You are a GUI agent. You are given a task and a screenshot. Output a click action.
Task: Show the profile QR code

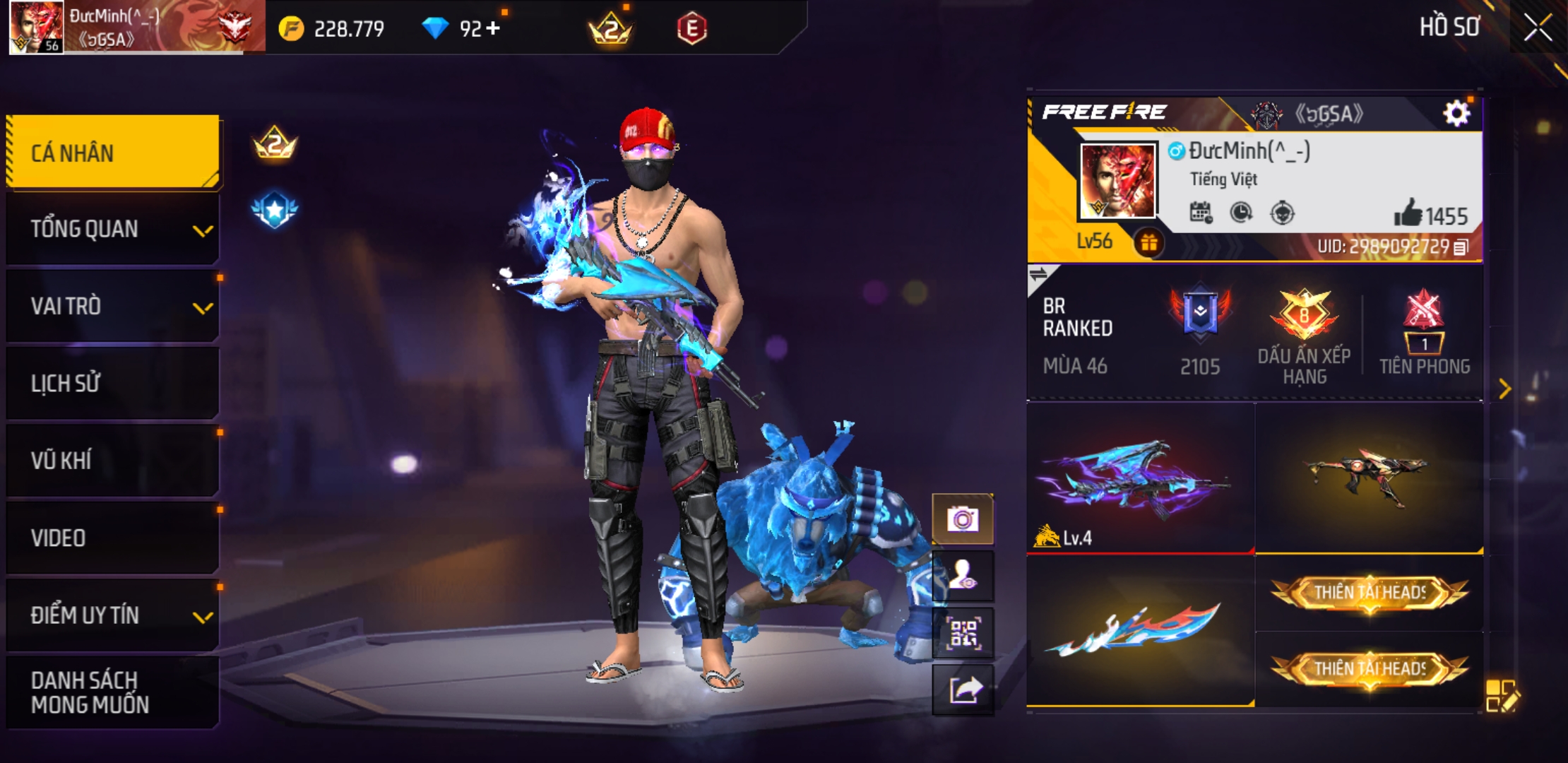click(x=963, y=633)
